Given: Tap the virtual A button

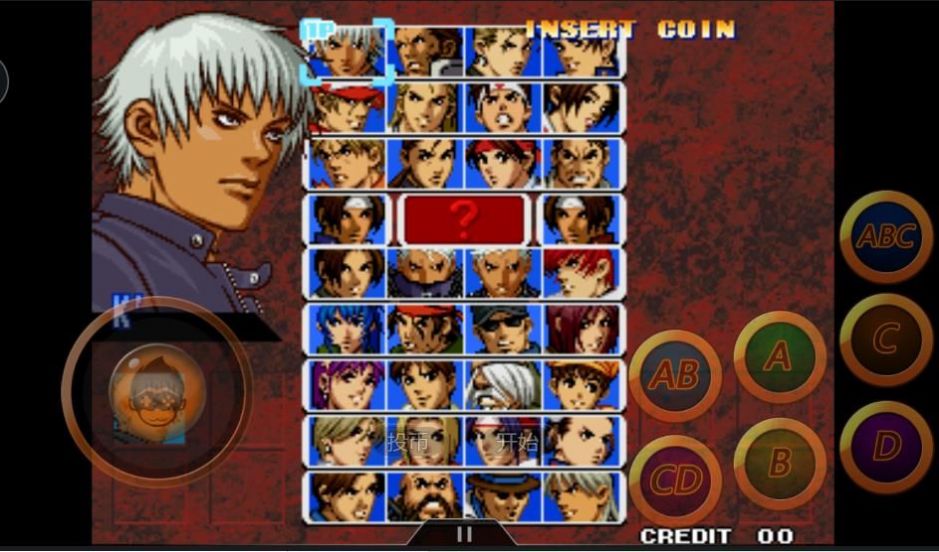Looking at the screenshot, I should [779, 357].
